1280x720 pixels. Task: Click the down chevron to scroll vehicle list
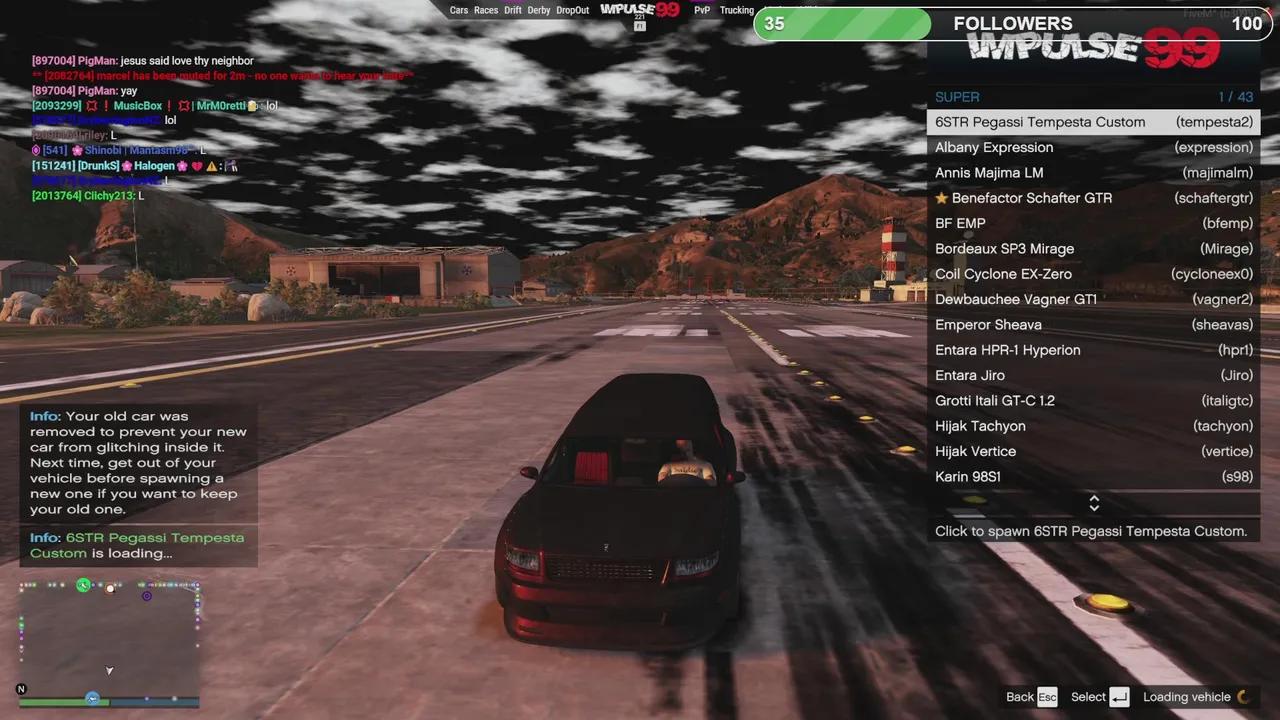1093,507
